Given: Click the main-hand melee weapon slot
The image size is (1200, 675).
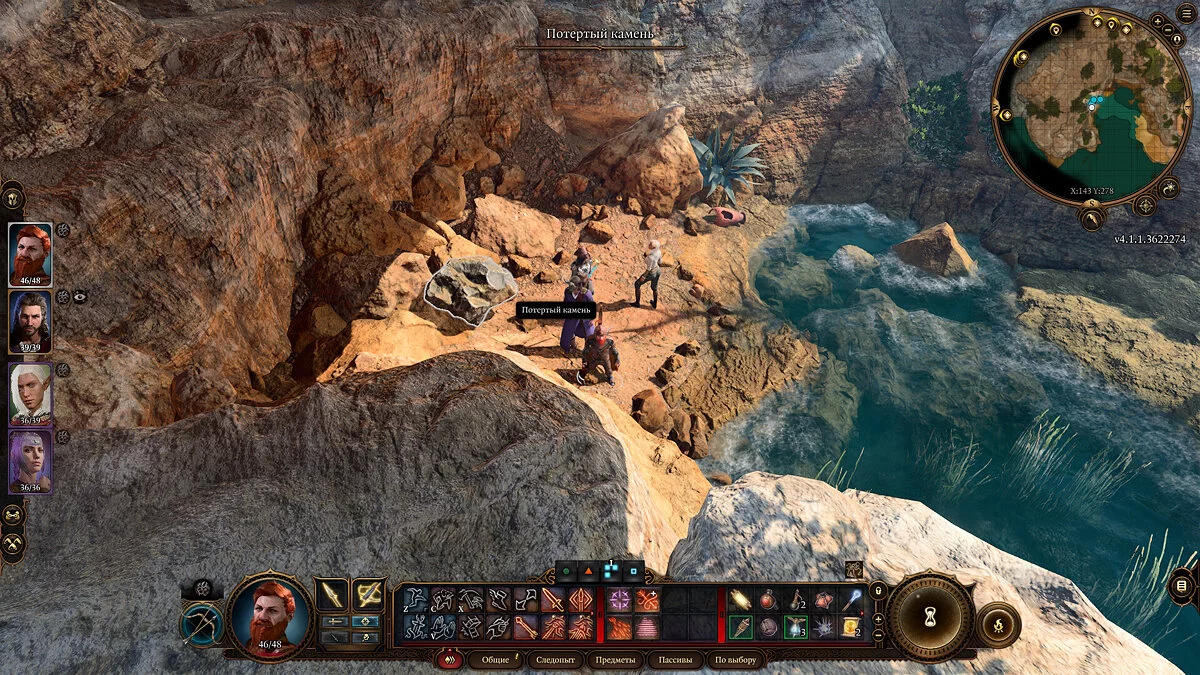Looking at the screenshot, I should tap(331, 595).
